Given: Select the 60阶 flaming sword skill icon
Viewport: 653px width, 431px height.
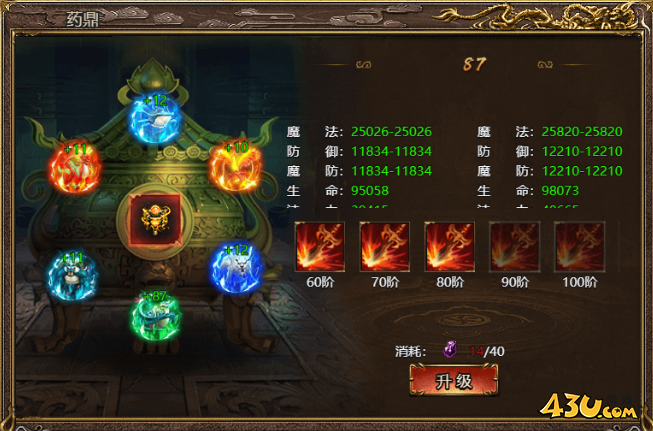Looking at the screenshot, I should [320, 247].
